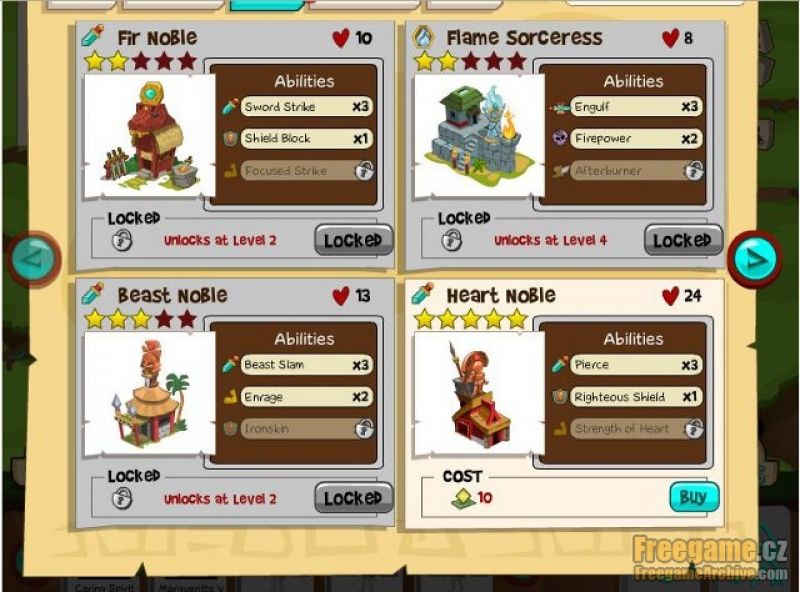Viewport: 800px width, 592px height.
Task: Buy the Heart Noble for 10
Action: click(x=693, y=497)
